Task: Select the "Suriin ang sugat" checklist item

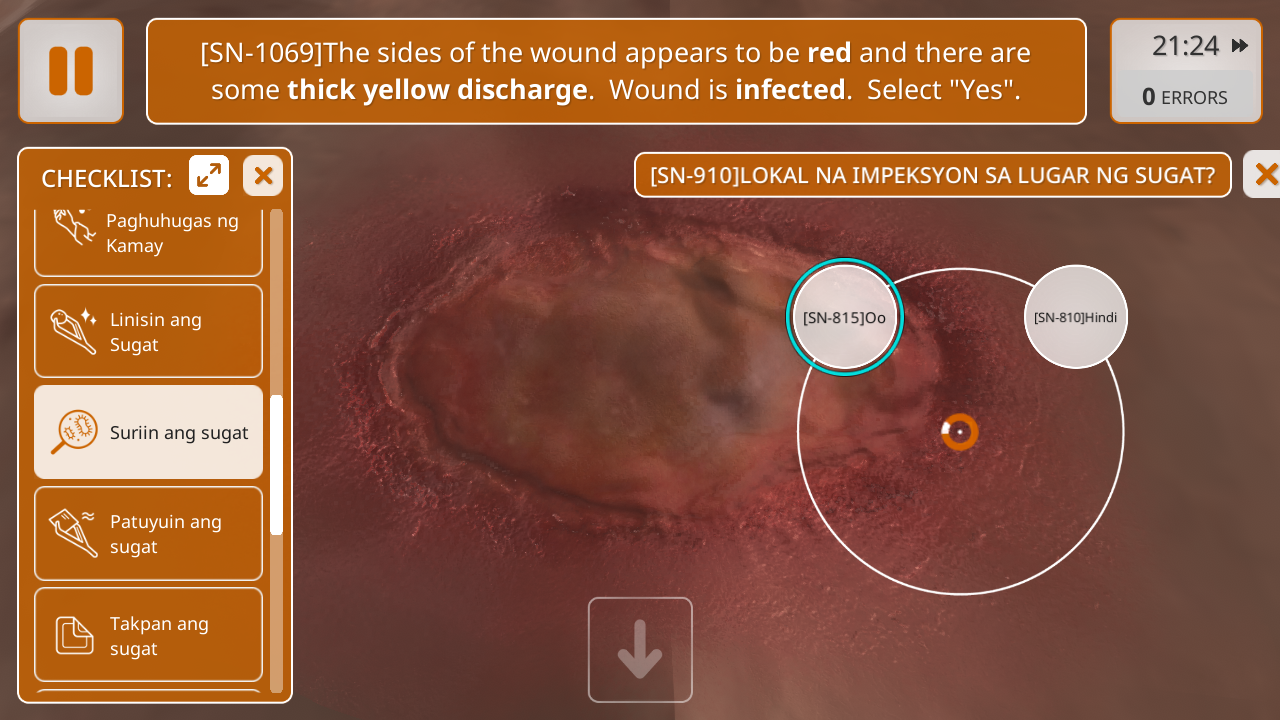Action: tap(148, 433)
